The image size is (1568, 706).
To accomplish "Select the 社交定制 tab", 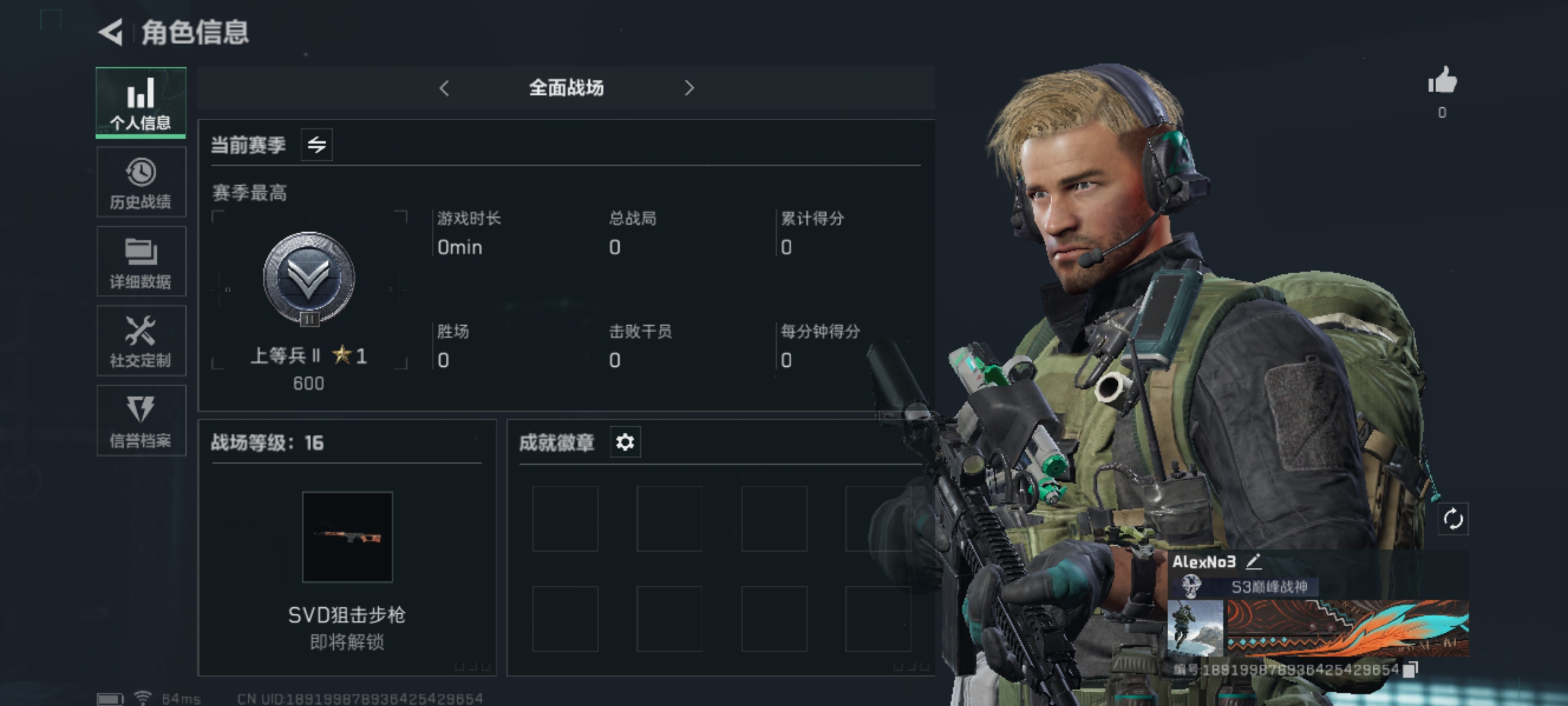I will (x=140, y=341).
